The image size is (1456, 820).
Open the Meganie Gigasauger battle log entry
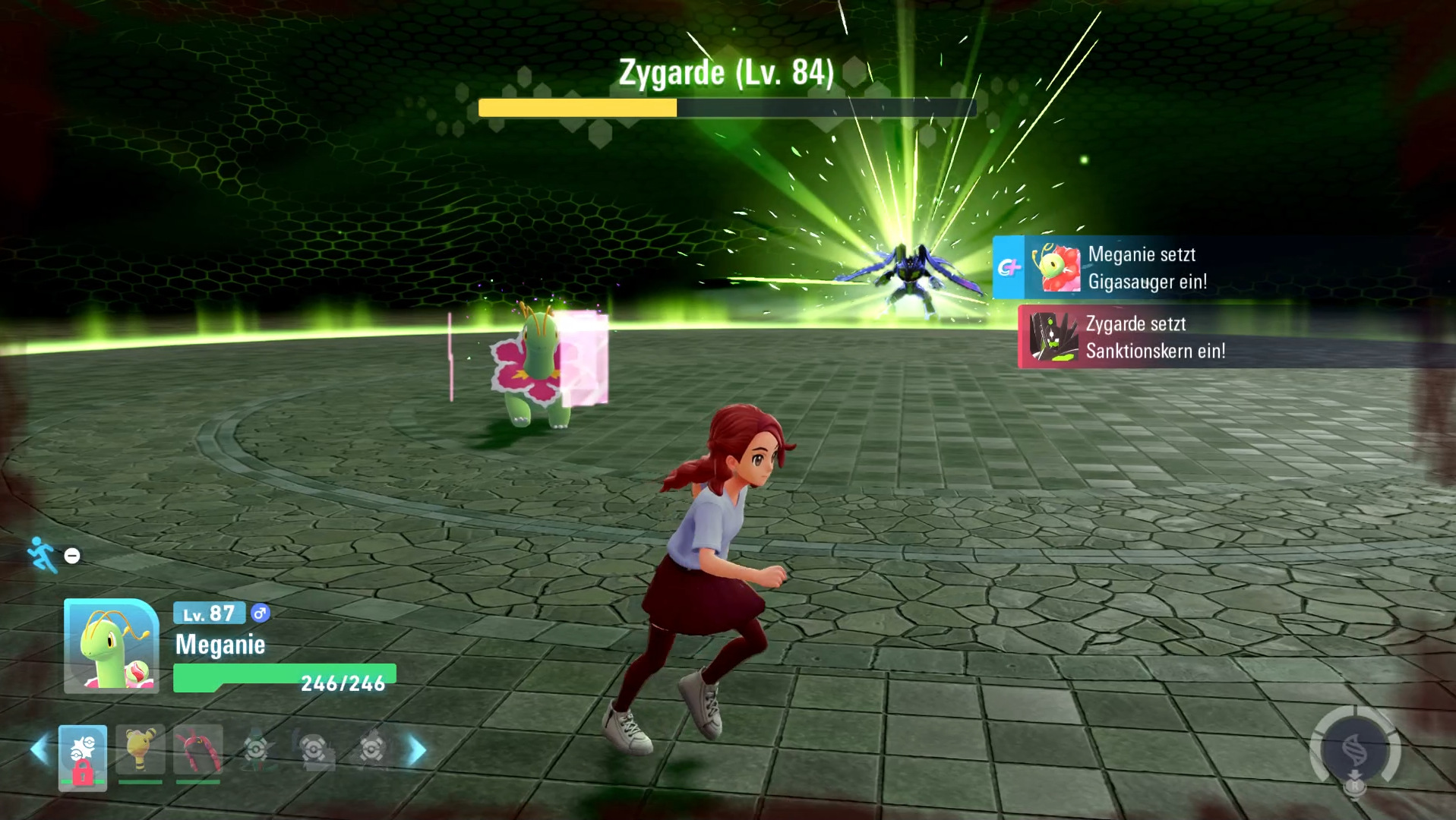click(x=1145, y=267)
